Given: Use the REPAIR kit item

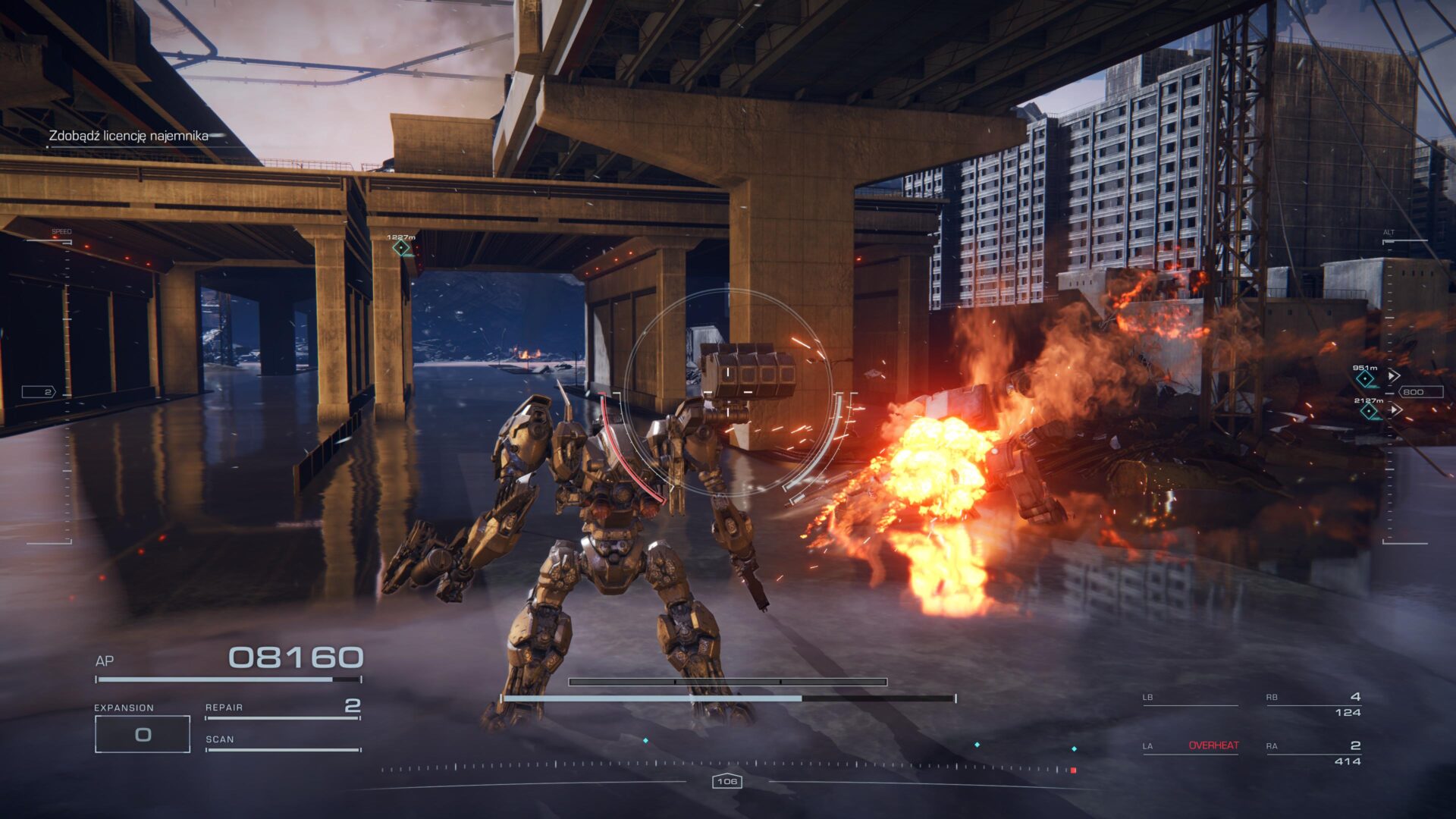Looking at the screenshot, I should (282, 708).
